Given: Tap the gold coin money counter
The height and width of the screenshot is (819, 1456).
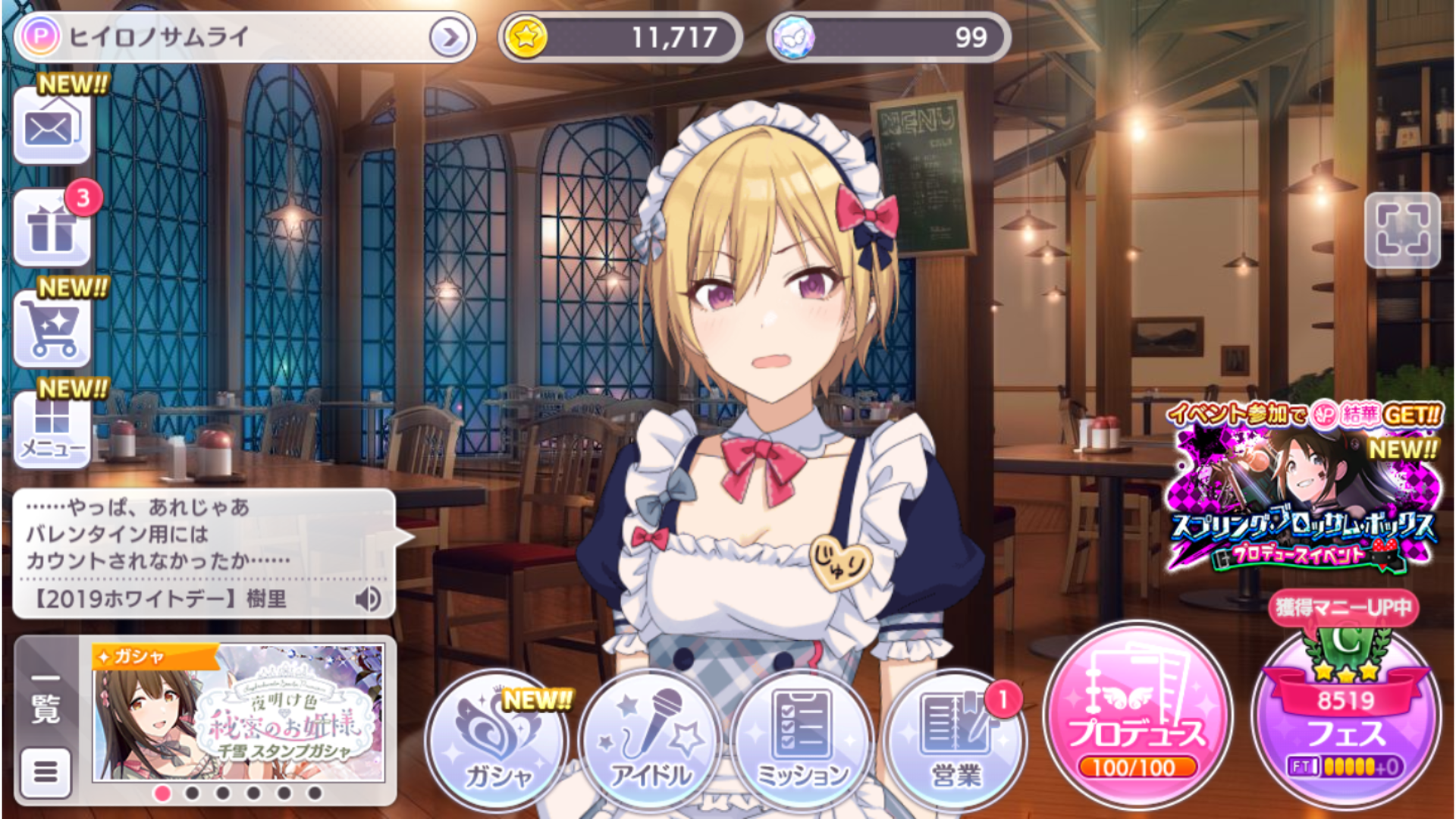Looking at the screenshot, I should [x=620, y=37].
